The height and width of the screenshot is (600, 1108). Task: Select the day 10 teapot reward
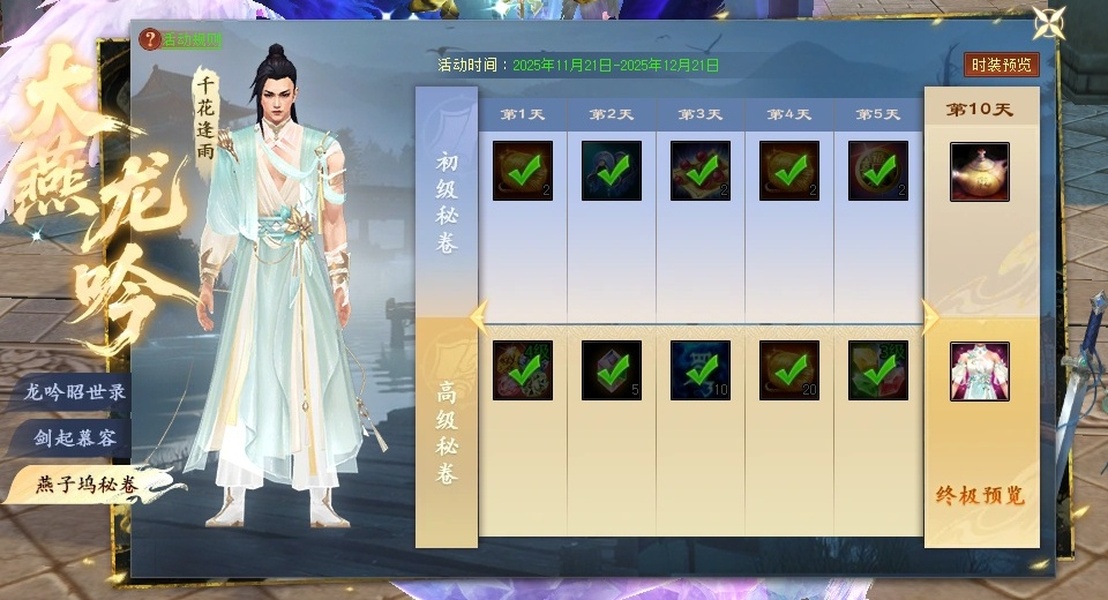979,171
